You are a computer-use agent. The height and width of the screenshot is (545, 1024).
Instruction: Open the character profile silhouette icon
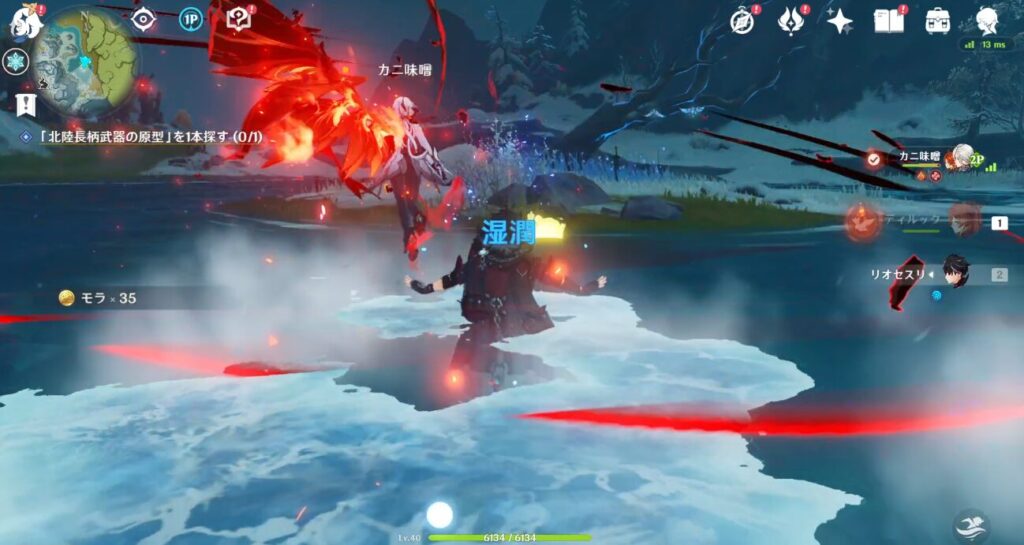point(987,21)
